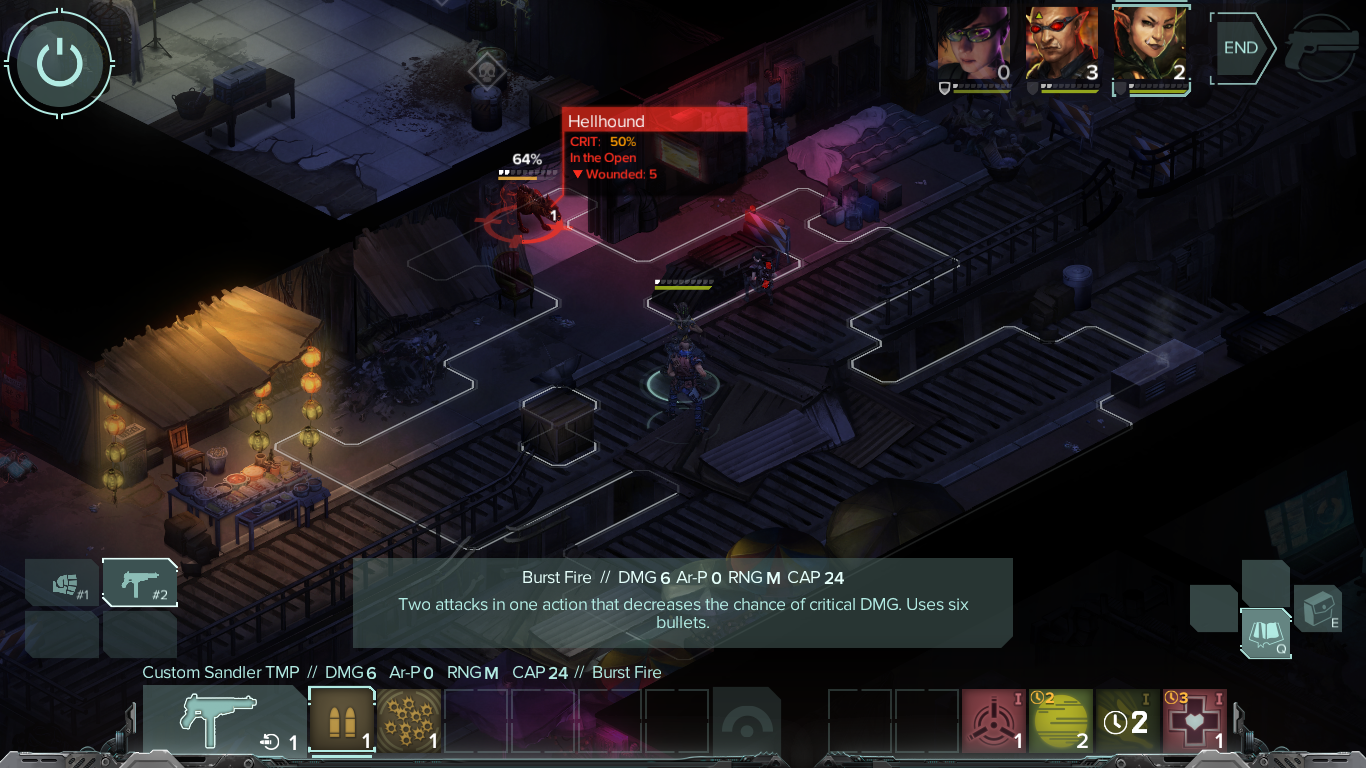Activate the bullet-spray full auto ability
The height and width of the screenshot is (768, 1366).
[x=409, y=720]
